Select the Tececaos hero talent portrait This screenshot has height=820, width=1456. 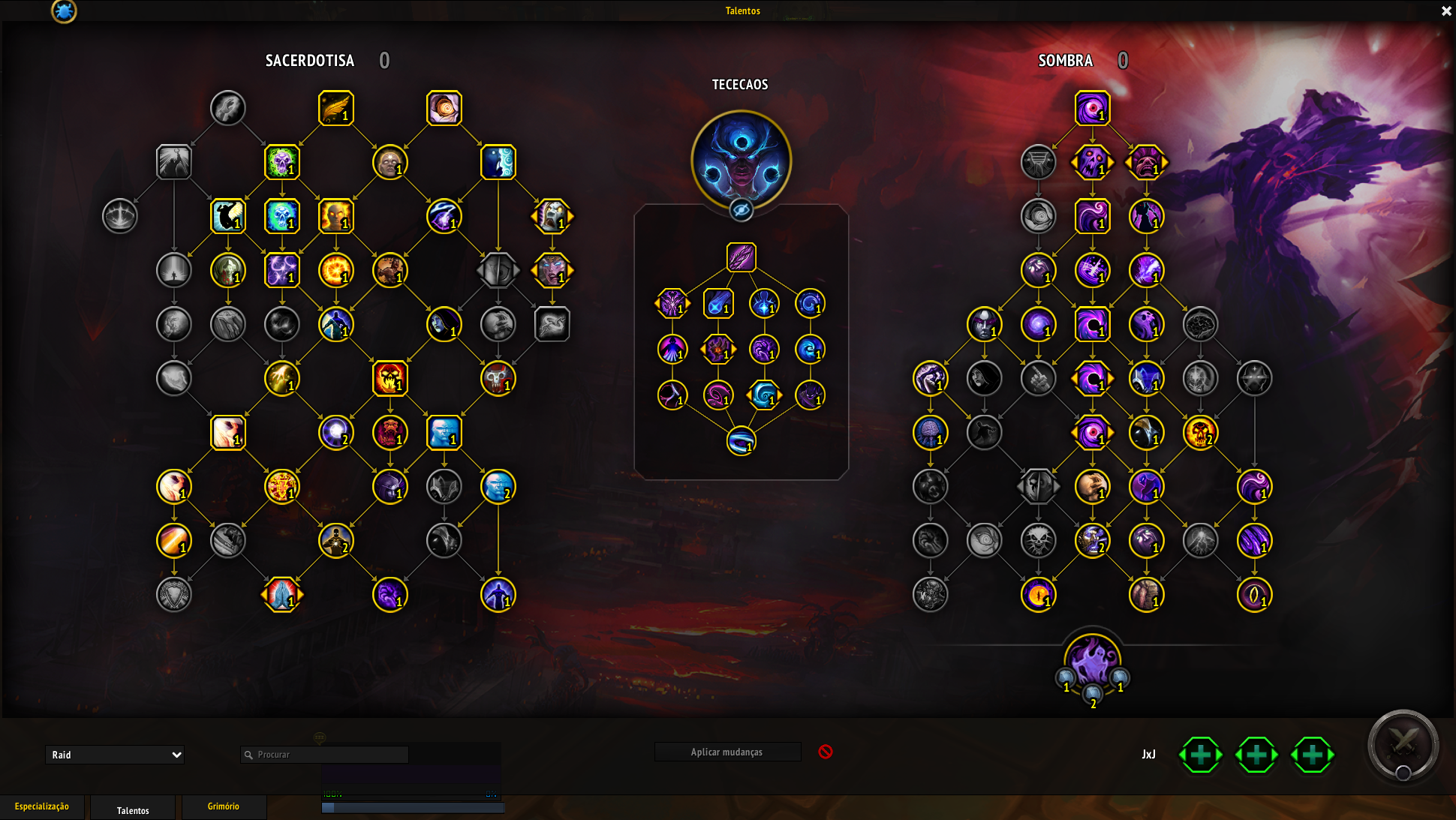click(x=741, y=160)
